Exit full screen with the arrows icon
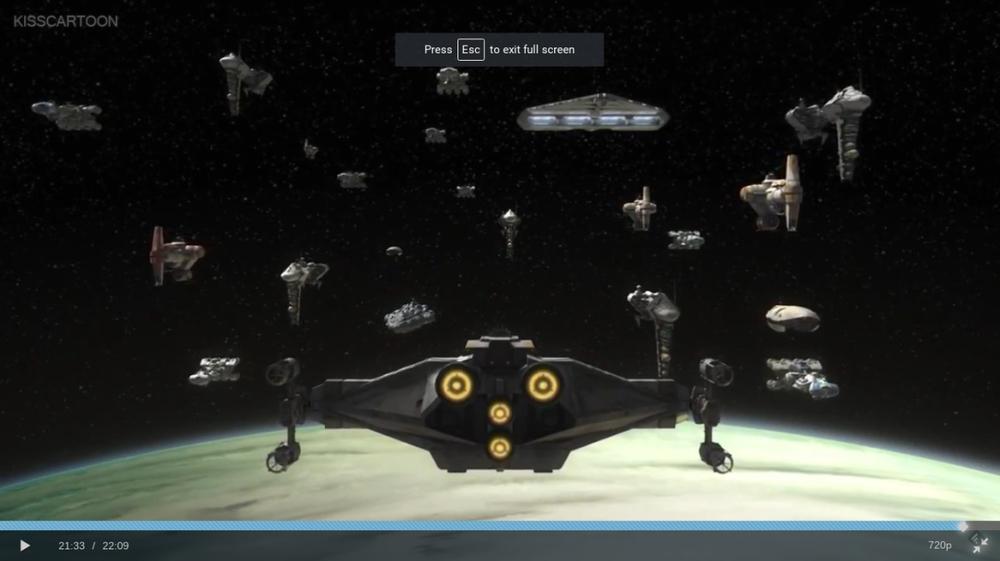 point(980,544)
